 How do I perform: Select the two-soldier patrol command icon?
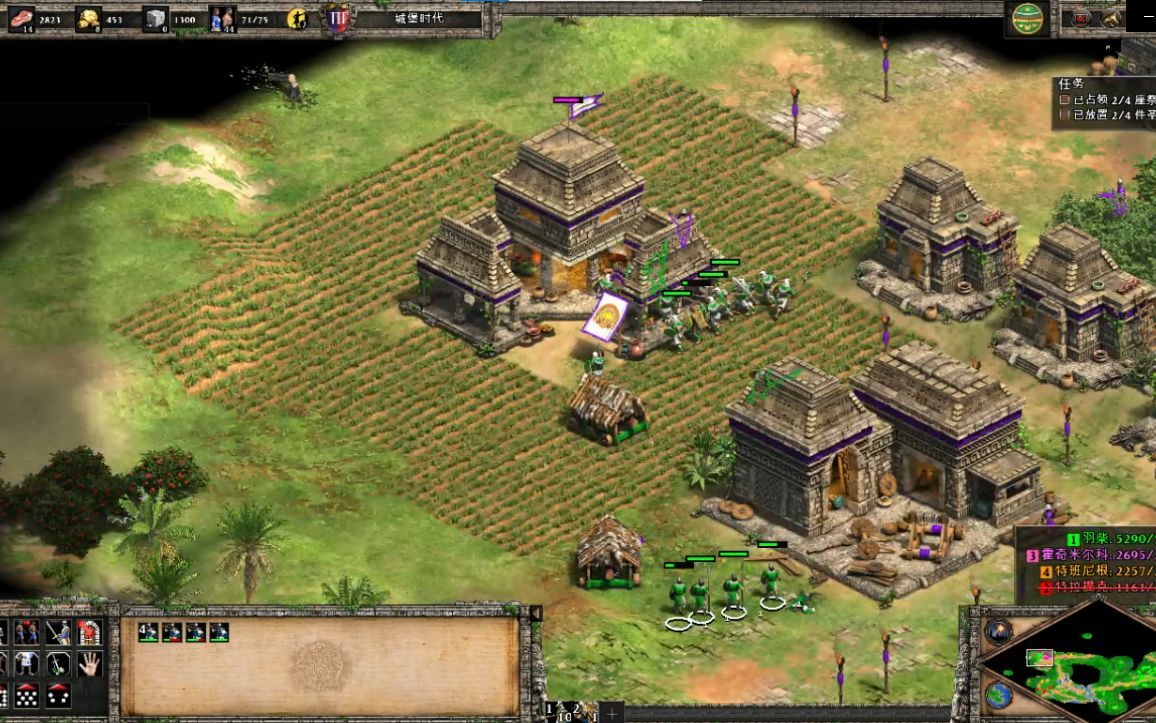click(x=26, y=632)
